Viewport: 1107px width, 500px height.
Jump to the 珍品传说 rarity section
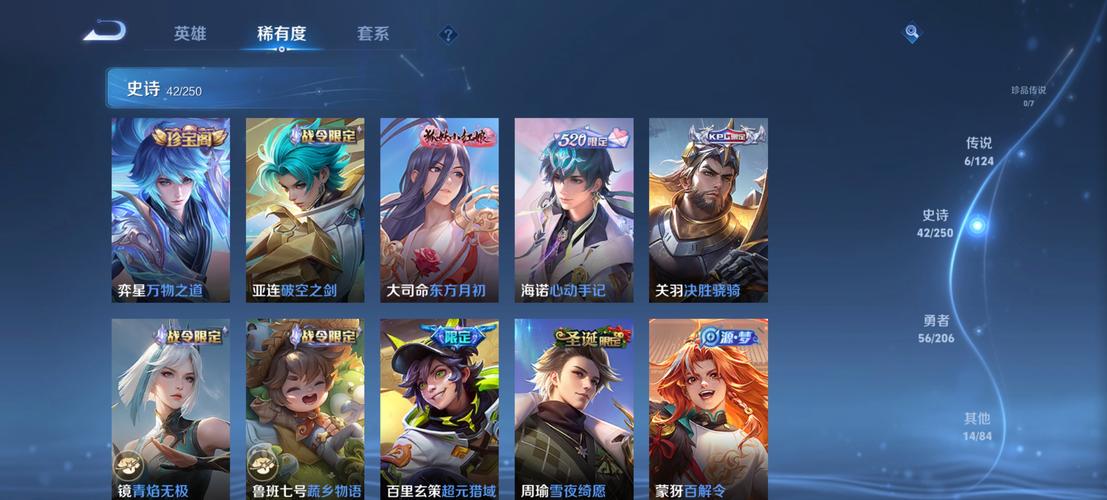1028,95
